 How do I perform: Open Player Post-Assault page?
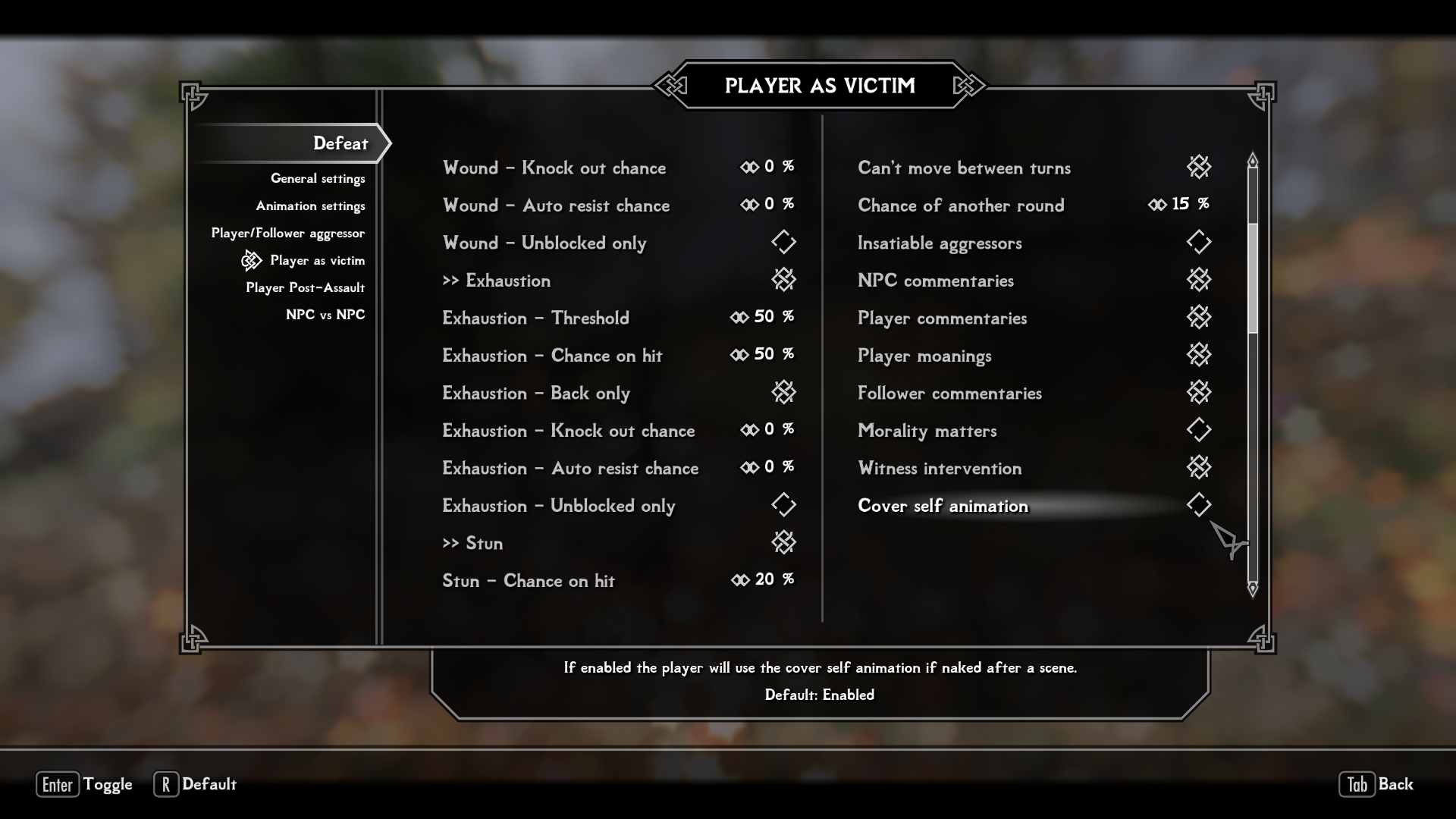coord(305,288)
